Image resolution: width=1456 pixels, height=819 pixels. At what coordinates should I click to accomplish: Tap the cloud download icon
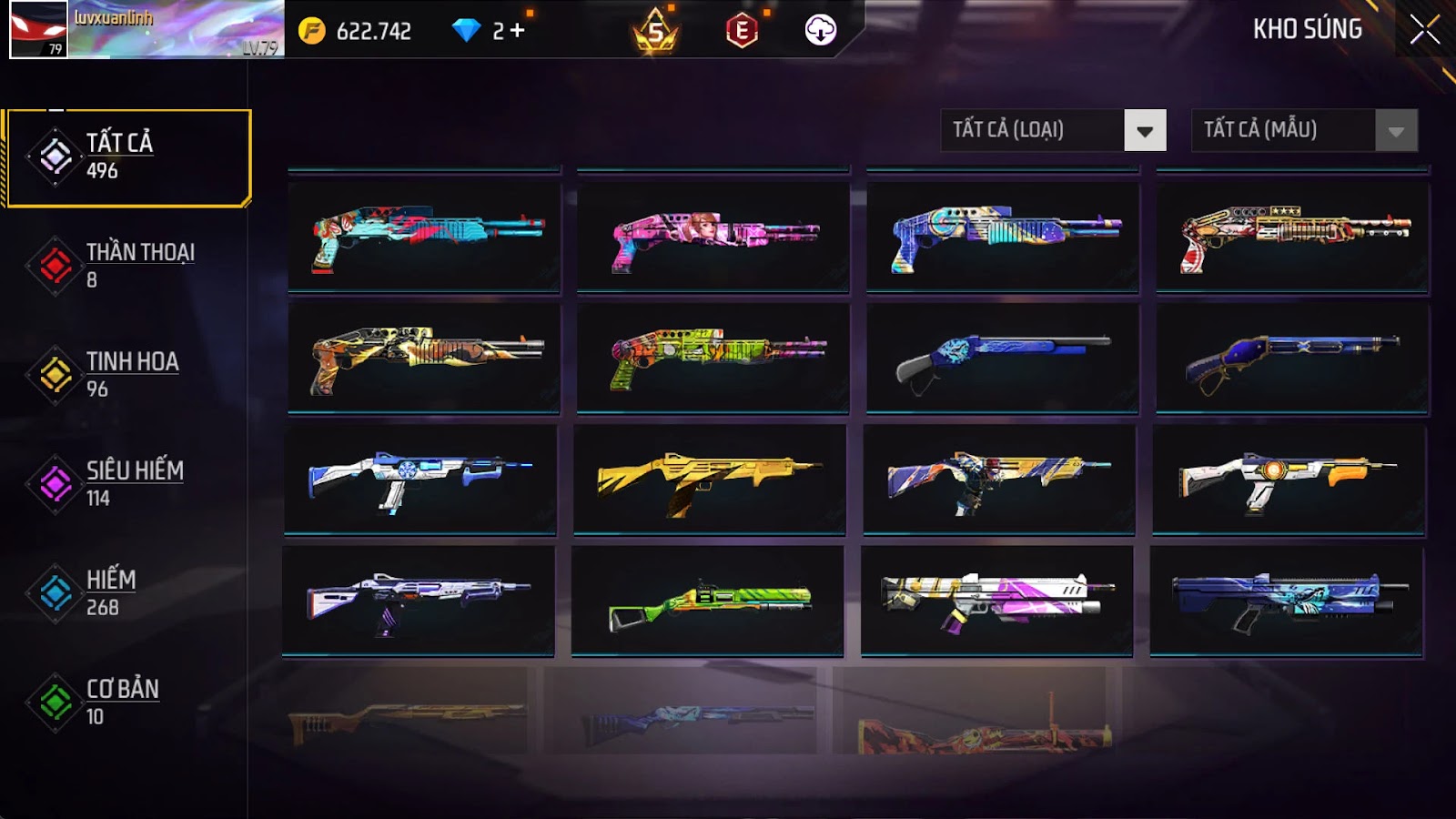[x=820, y=31]
